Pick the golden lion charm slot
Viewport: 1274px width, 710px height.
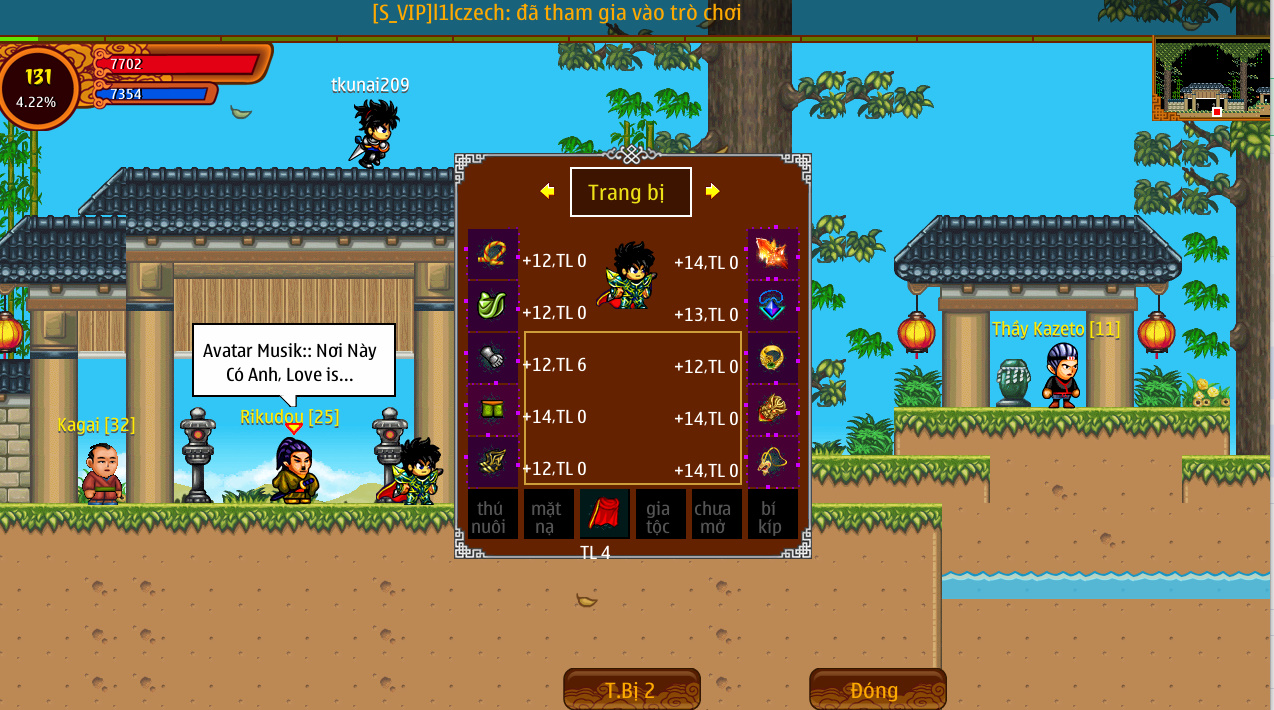[x=773, y=410]
